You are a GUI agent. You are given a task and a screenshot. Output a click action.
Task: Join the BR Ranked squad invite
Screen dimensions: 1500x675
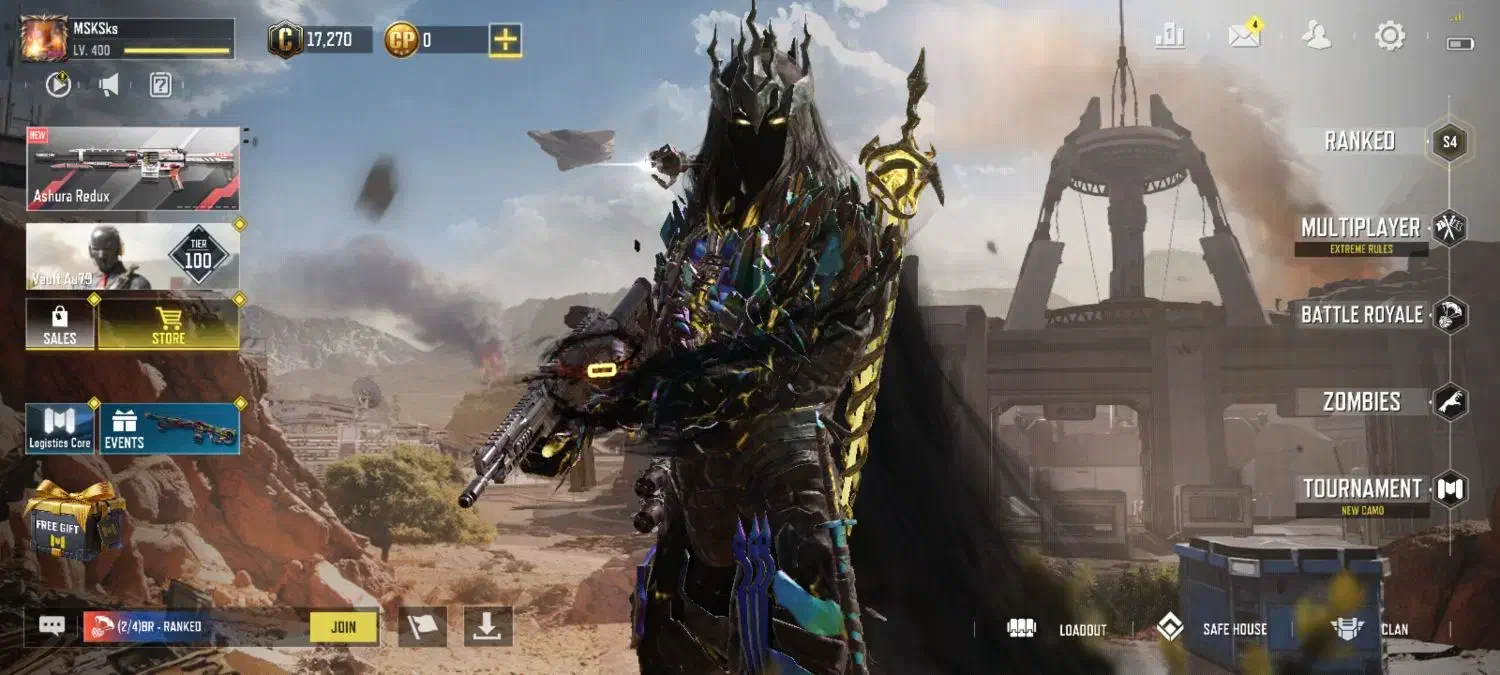[x=343, y=627]
